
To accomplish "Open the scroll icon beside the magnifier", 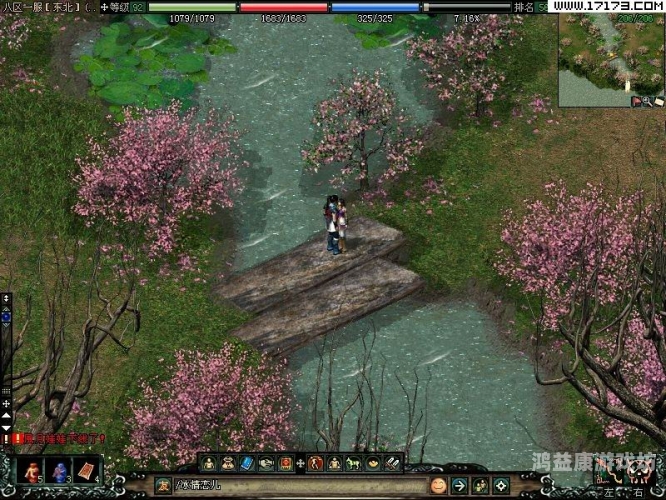I will point(659,101).
